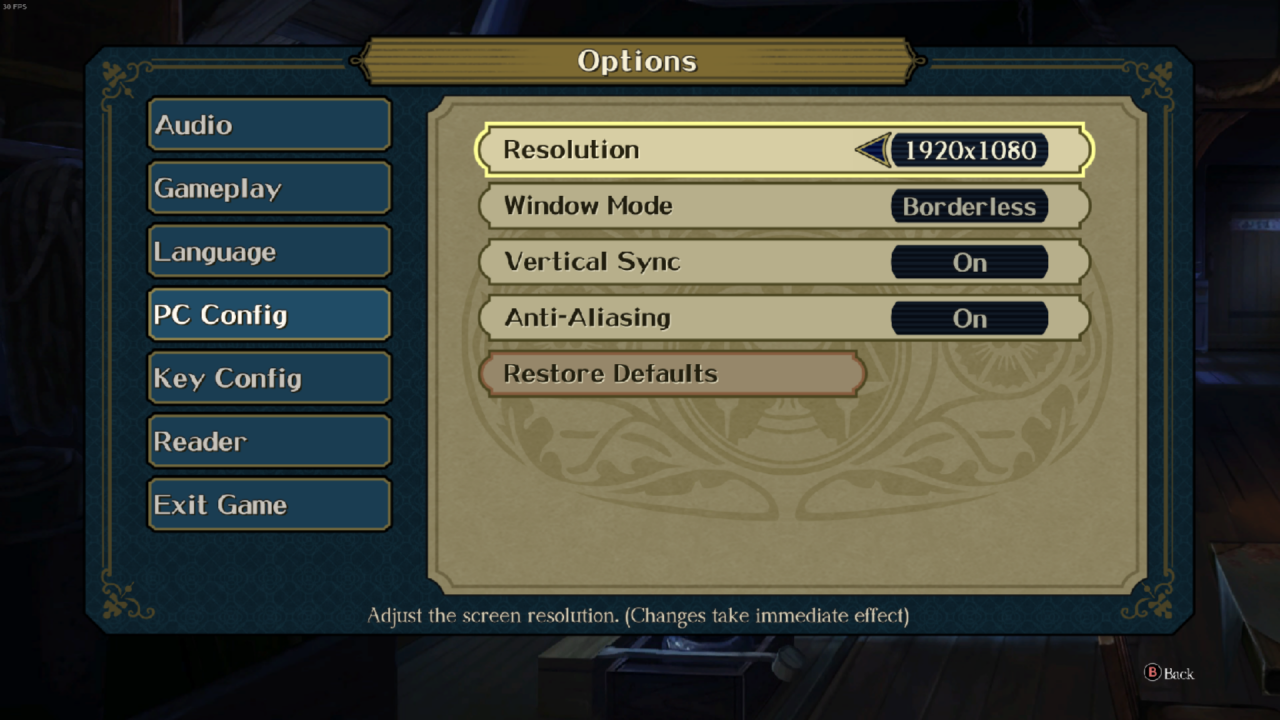Go to Key Config settings
The height and width of the screenshot is (720, 1280).
coord(268,378)
